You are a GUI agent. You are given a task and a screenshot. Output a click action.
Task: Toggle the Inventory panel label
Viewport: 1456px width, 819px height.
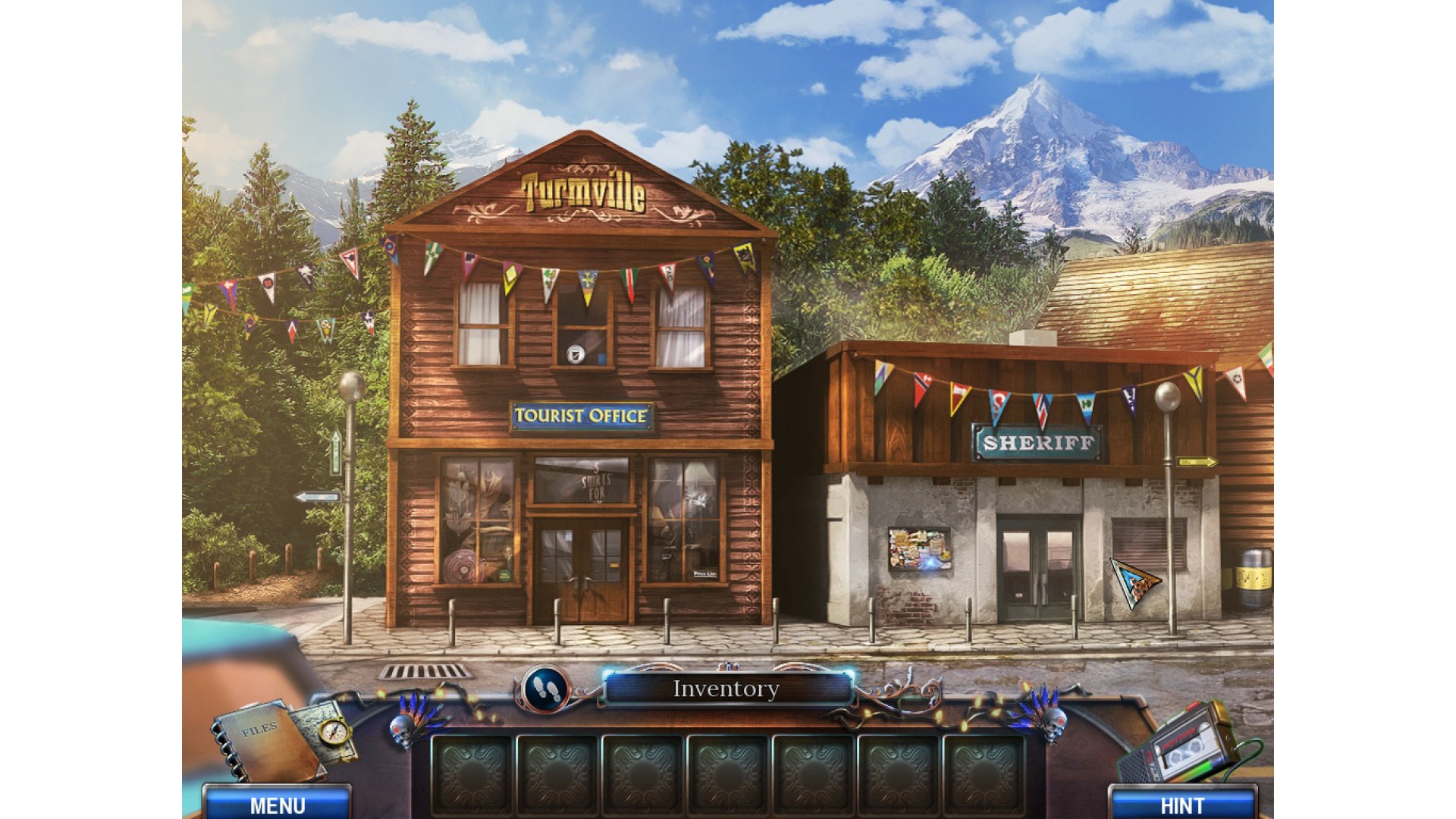point(726,689)
